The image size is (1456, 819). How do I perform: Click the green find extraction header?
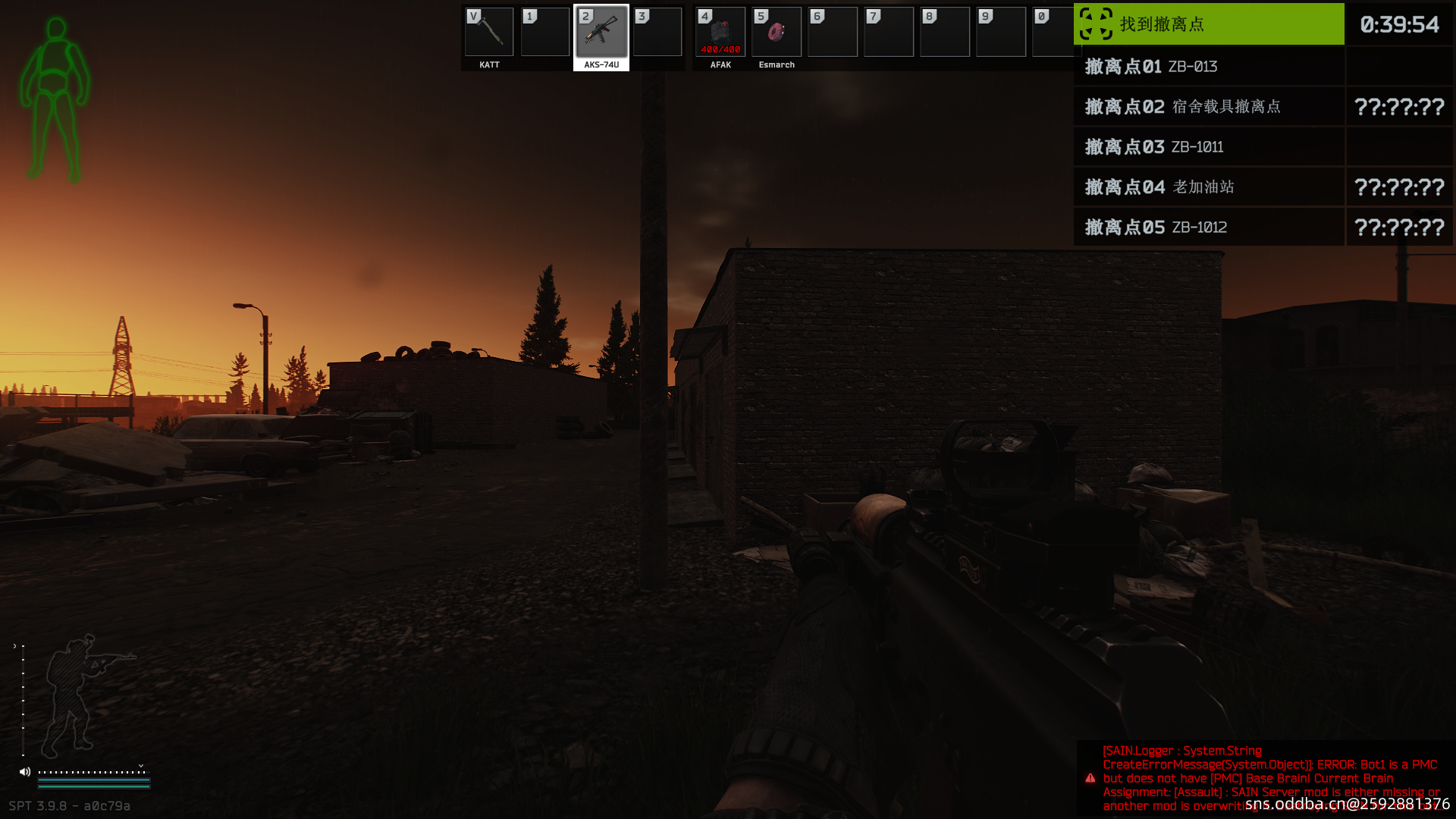1209,24
